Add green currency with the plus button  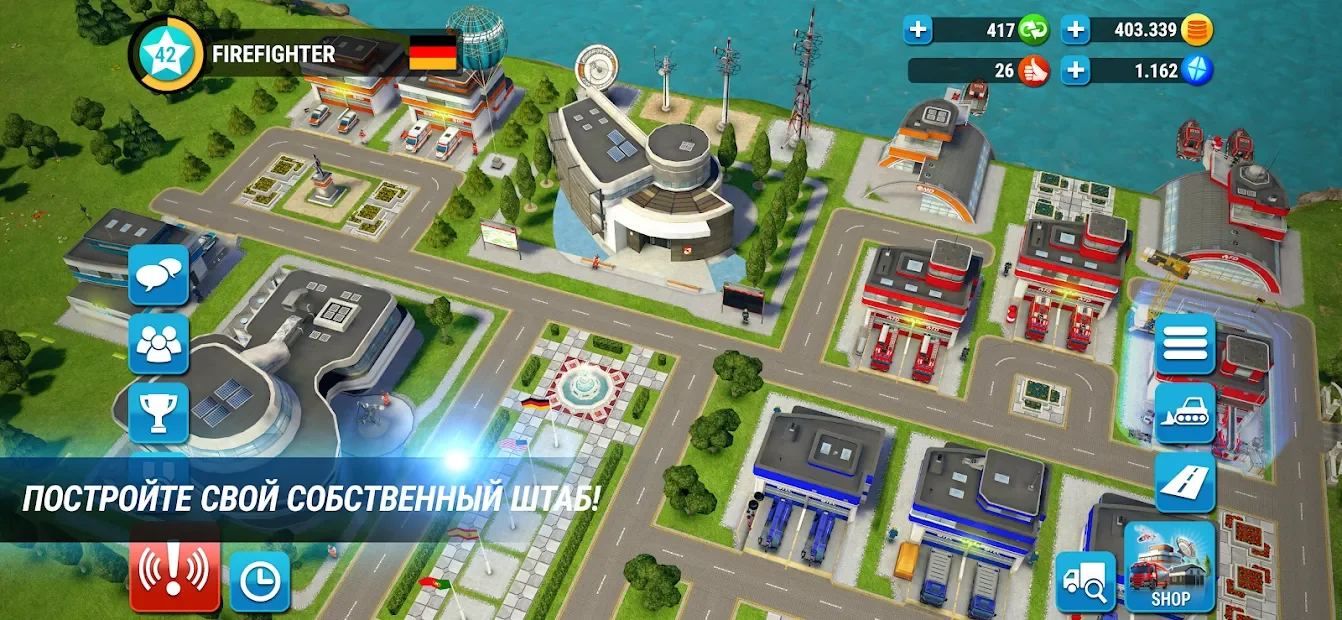[918, 30]
